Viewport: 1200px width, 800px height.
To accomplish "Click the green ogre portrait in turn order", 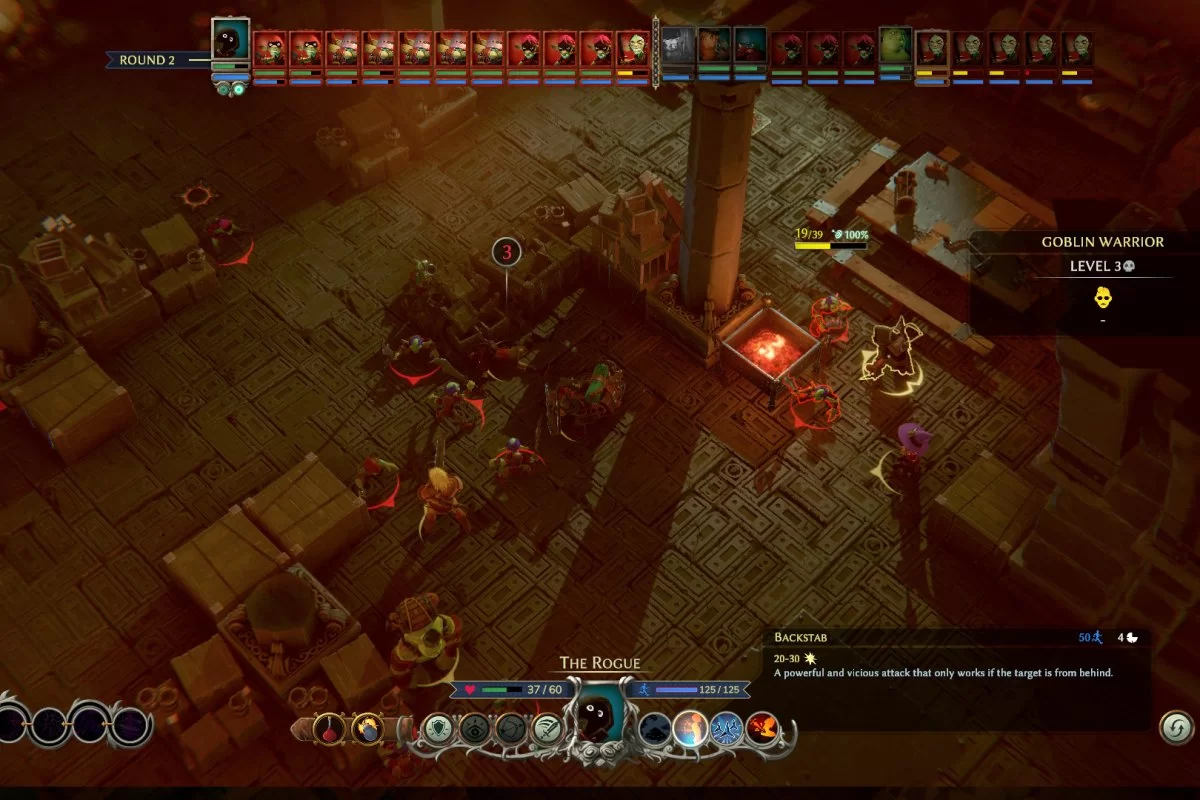I will point(895,47).
